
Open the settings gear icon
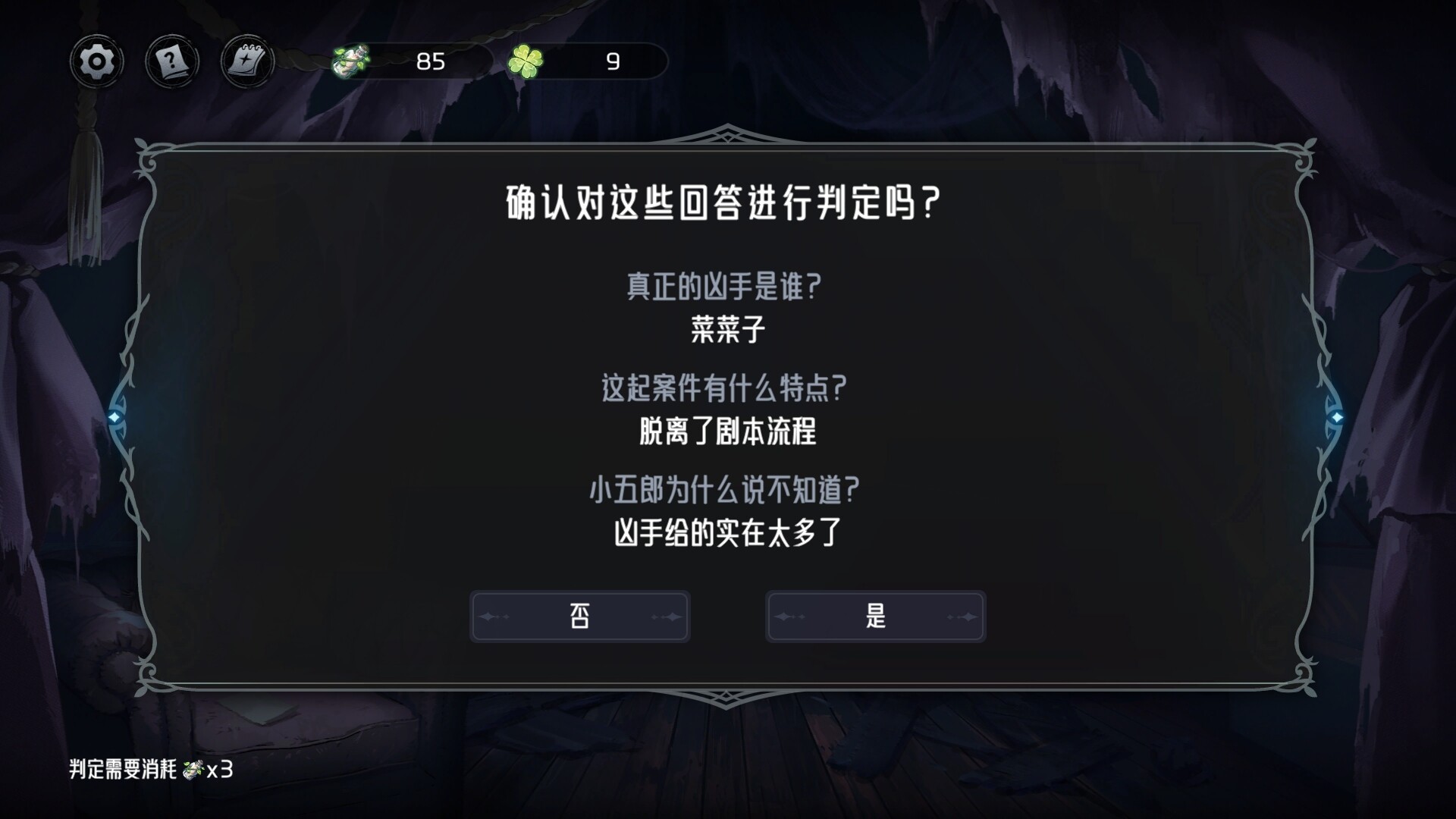96,61
